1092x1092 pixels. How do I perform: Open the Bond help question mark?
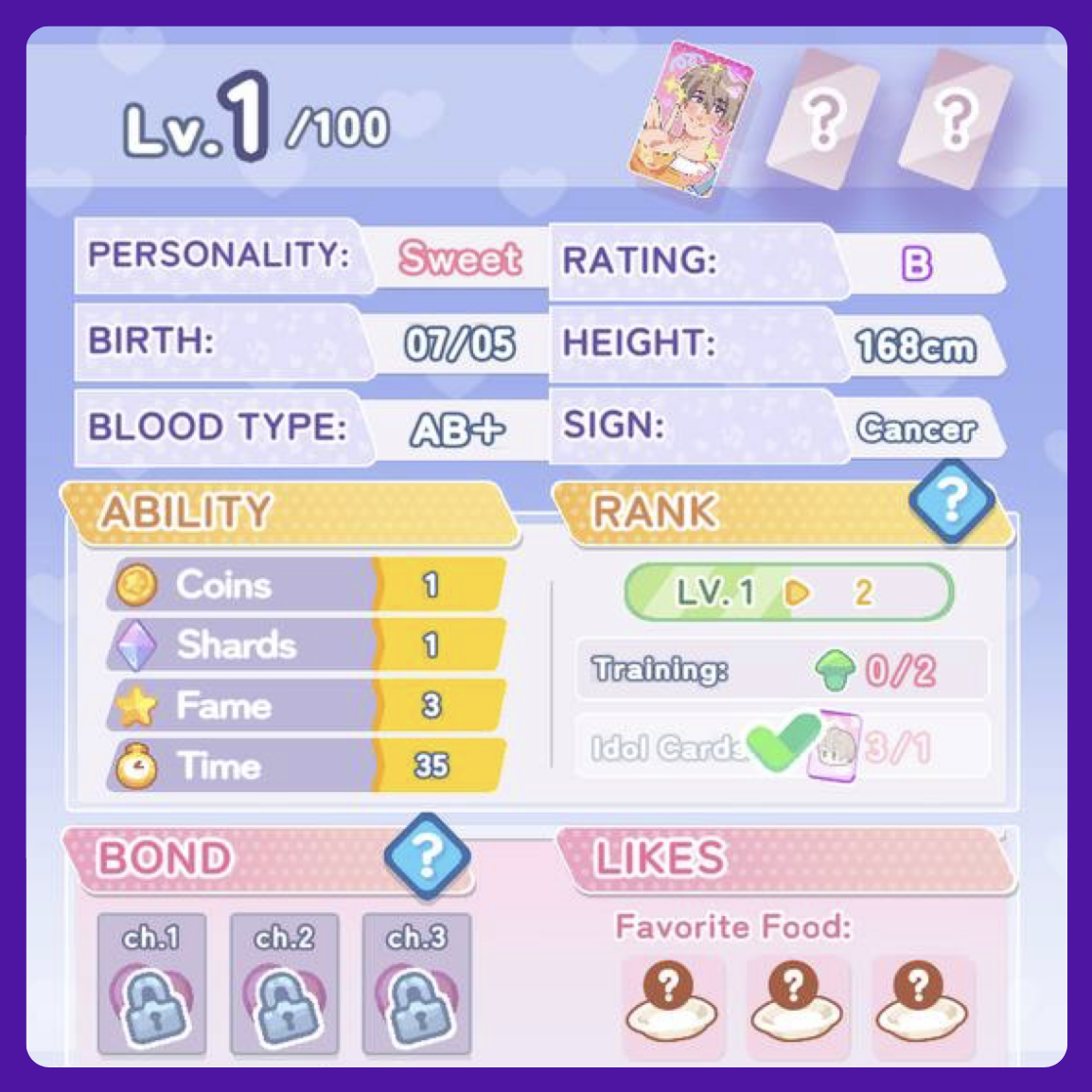(x=427, y=855)
